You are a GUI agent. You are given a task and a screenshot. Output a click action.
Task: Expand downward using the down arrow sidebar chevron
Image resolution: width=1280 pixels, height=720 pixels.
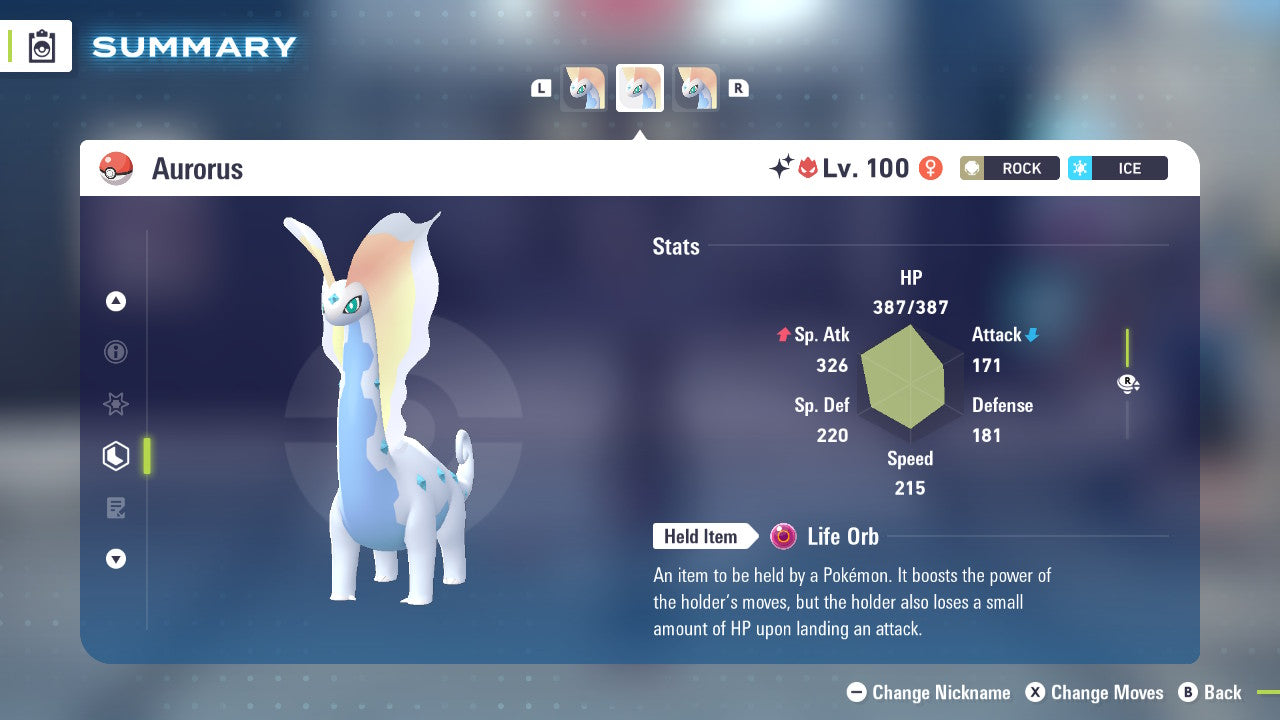click(x=116, y=559)
